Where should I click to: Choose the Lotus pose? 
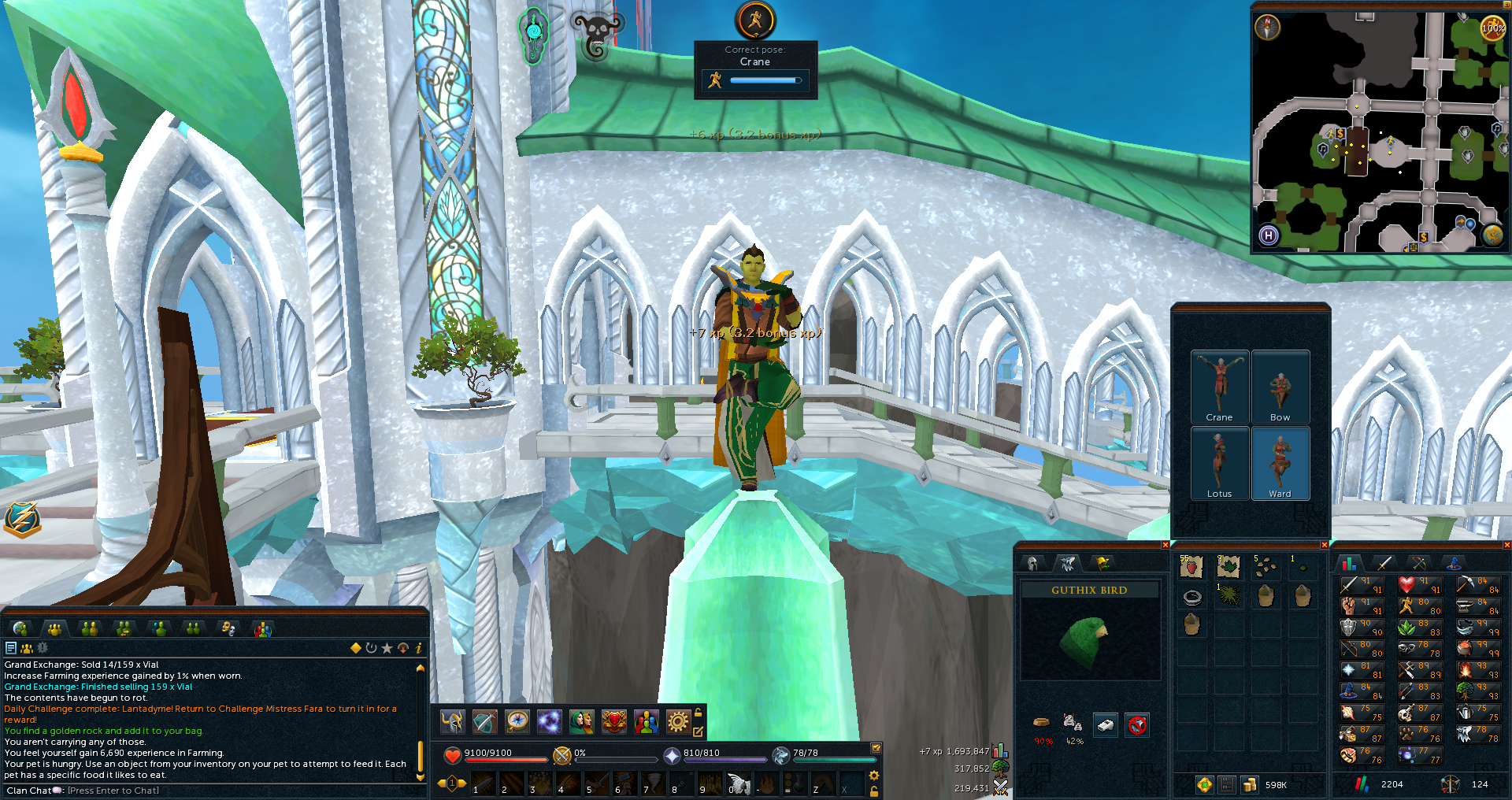1219,463
